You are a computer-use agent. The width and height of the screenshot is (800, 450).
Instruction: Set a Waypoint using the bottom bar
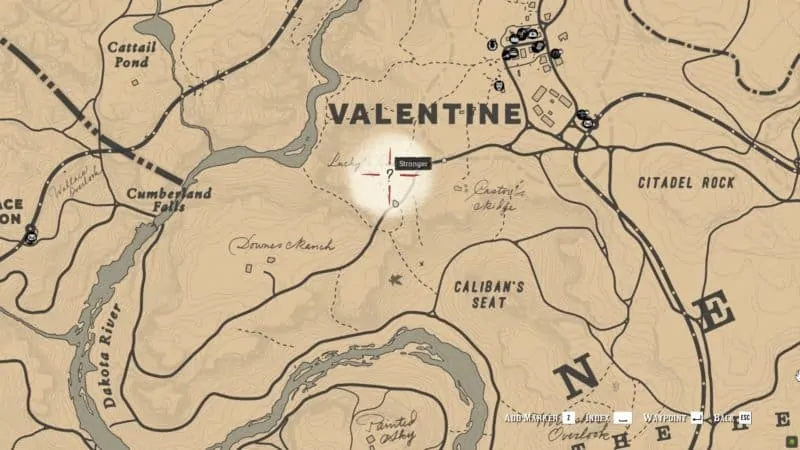coord(667,416)
